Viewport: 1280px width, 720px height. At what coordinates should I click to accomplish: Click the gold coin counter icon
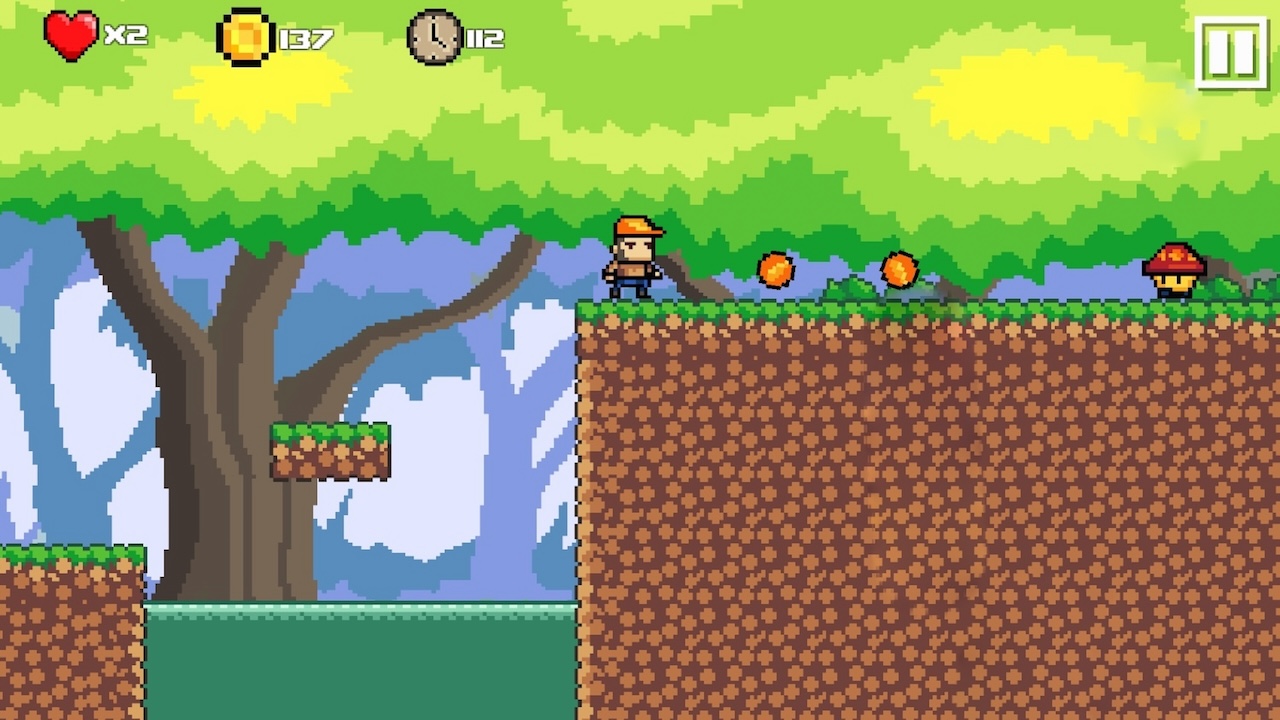click(246, 36)
